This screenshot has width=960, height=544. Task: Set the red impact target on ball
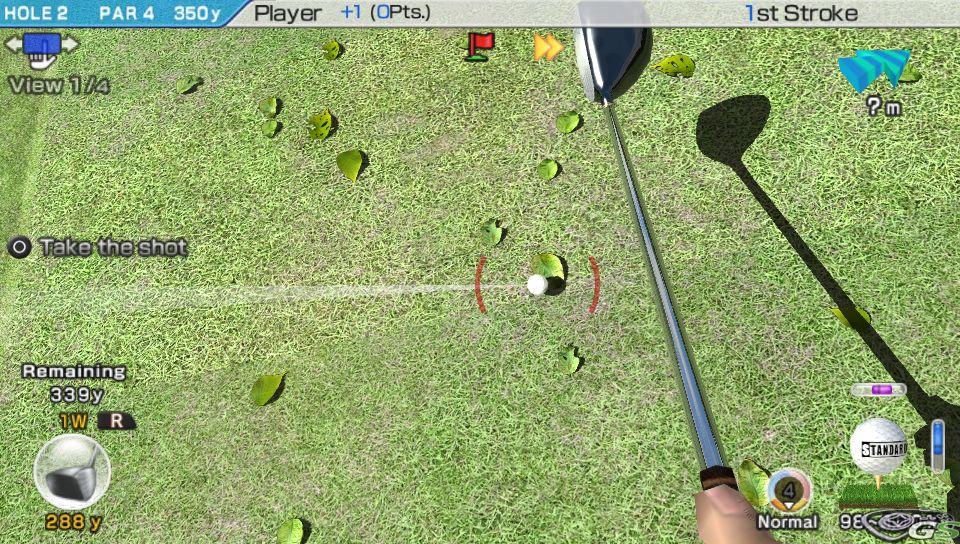537,285
